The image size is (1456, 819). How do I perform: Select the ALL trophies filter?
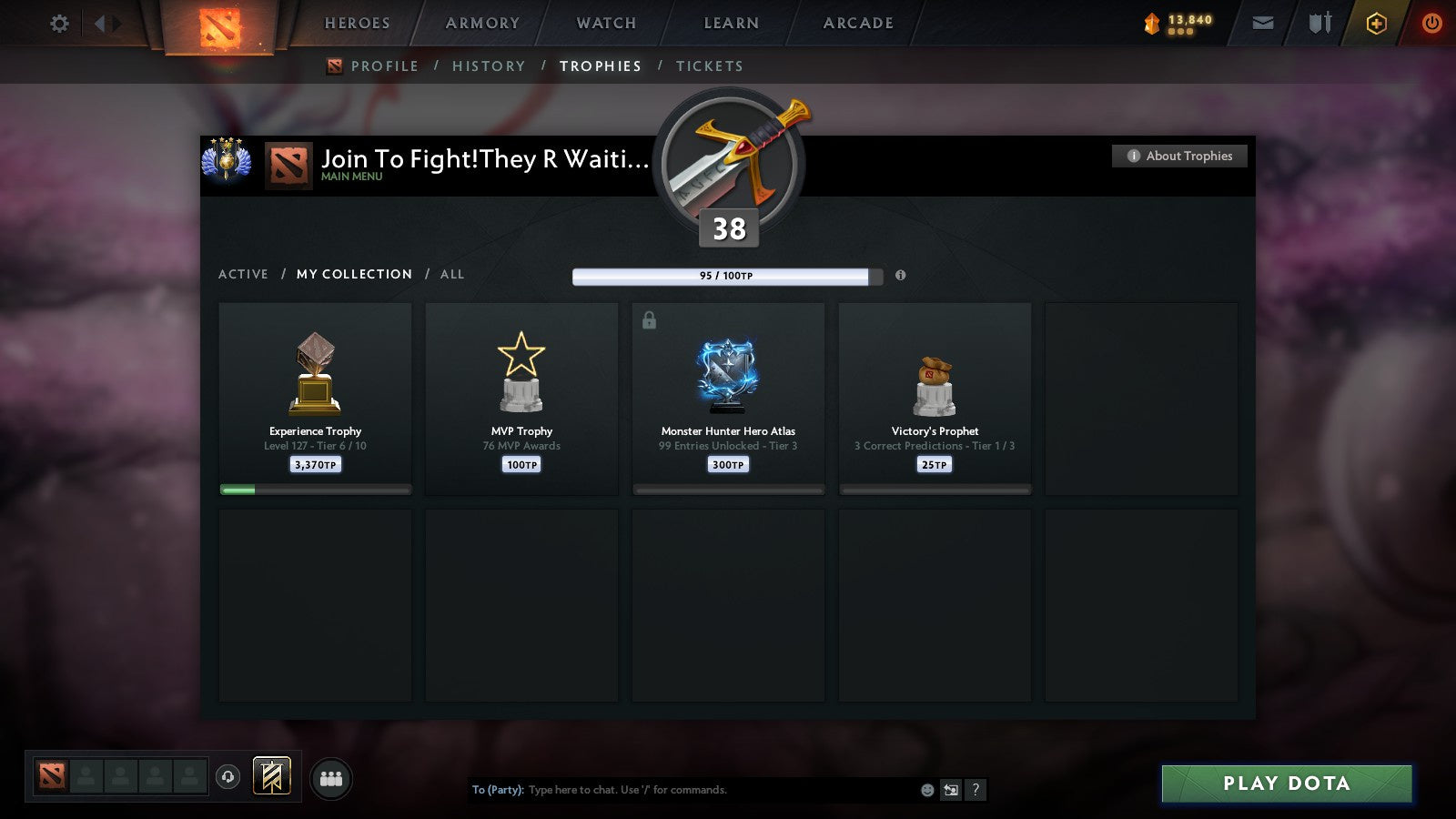coord(451,274)
